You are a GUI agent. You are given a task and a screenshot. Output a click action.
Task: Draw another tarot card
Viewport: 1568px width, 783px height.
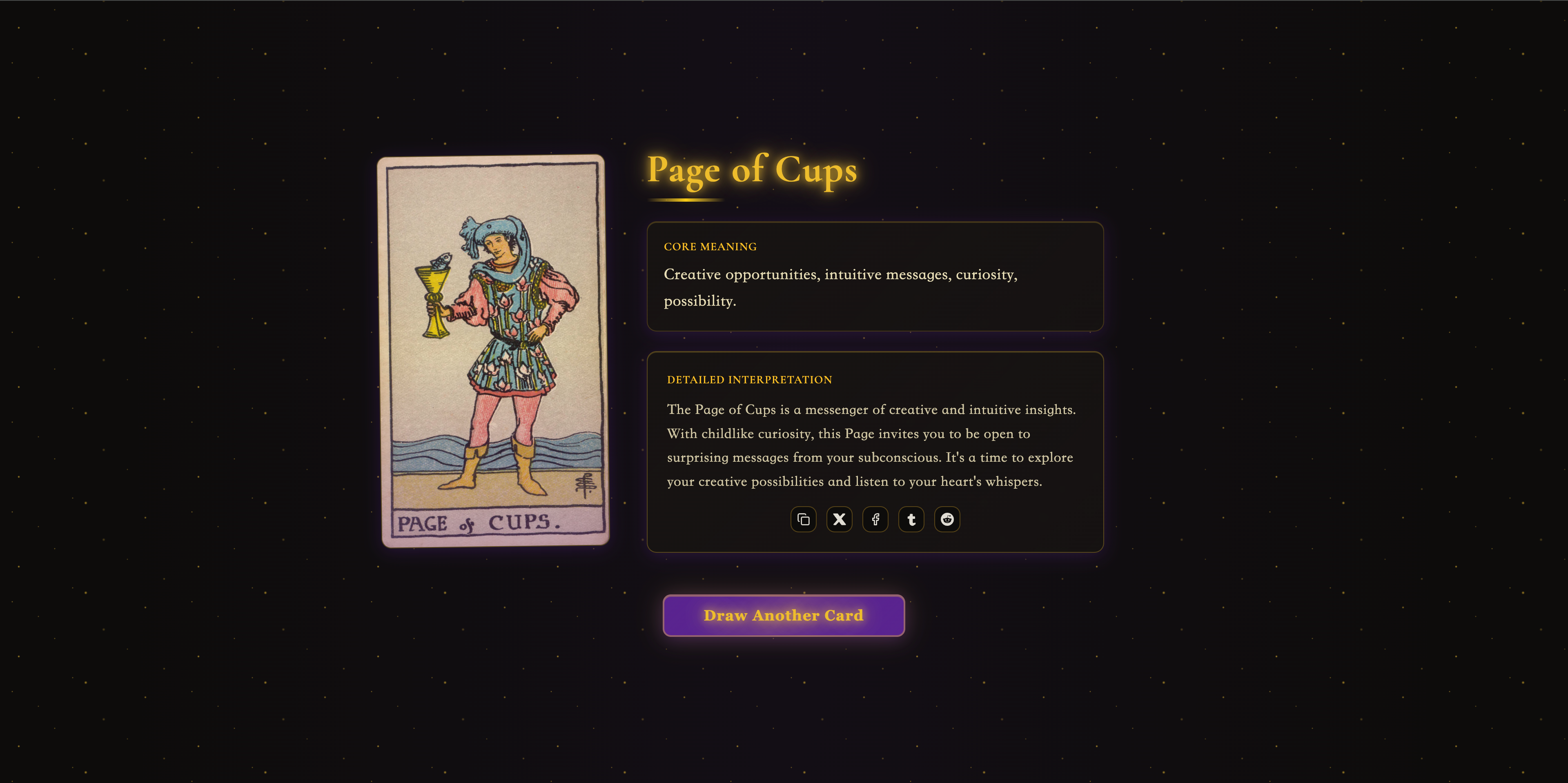(784, 615)
